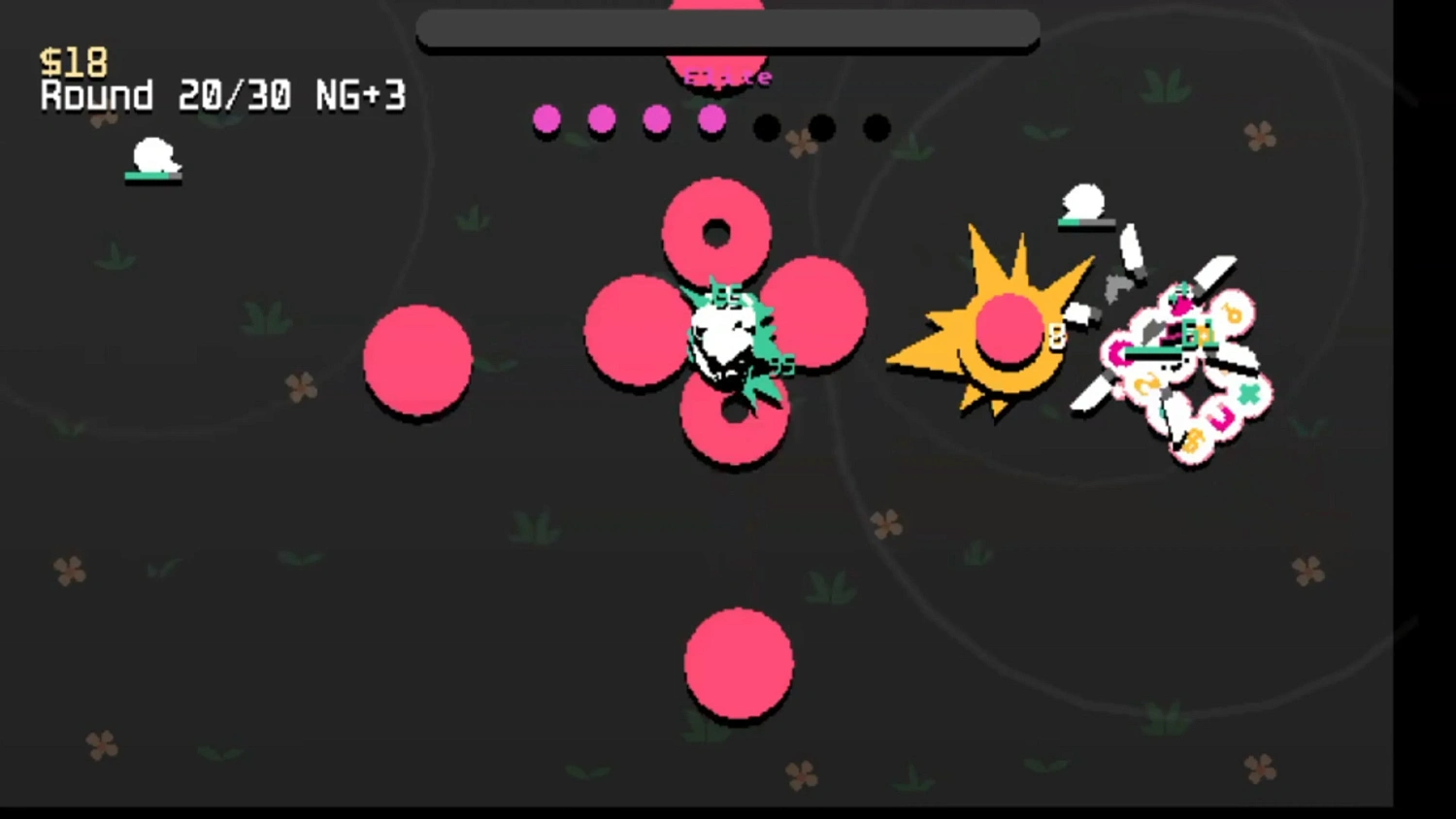Toggle the fourth pink phase pip
This screenshot has height=819, width=1456.
click(712, 120)
